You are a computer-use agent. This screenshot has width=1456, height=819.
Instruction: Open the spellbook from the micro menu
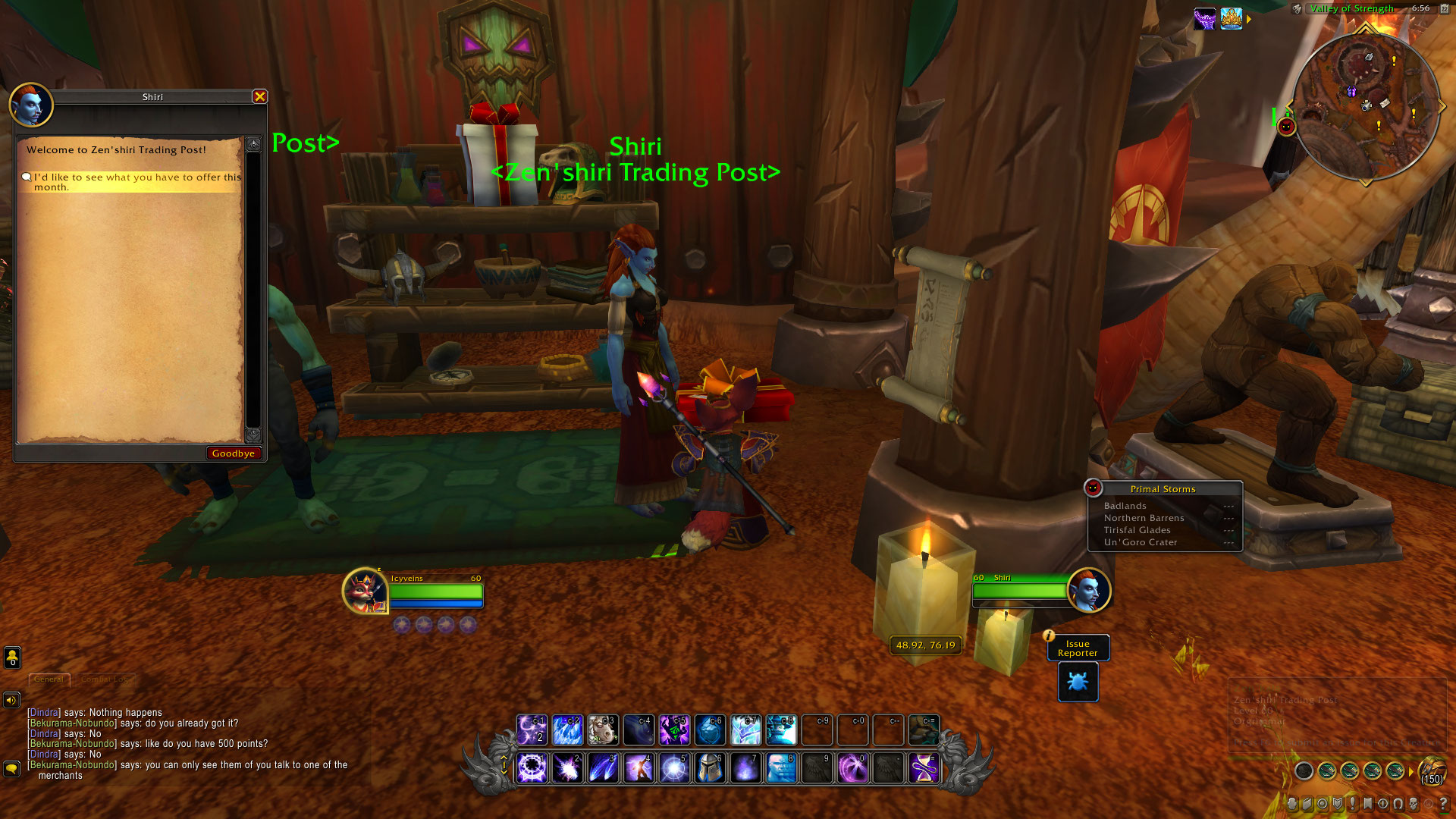pos(1308,804)
